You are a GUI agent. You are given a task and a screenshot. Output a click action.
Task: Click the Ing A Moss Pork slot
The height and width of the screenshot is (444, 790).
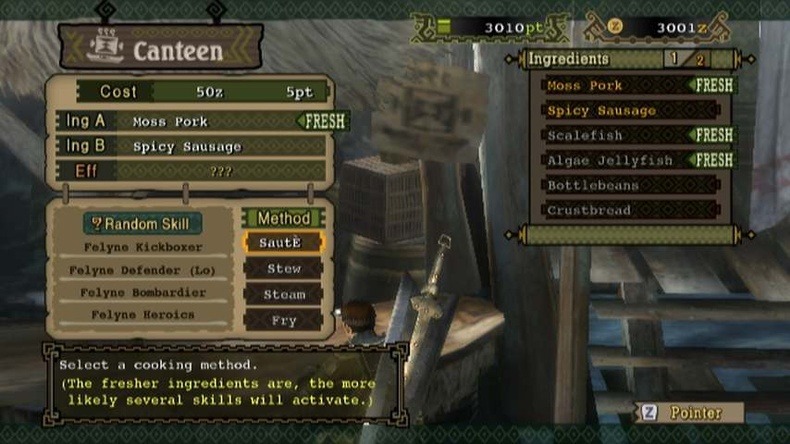pyautogui.click(x=200, y=121)
